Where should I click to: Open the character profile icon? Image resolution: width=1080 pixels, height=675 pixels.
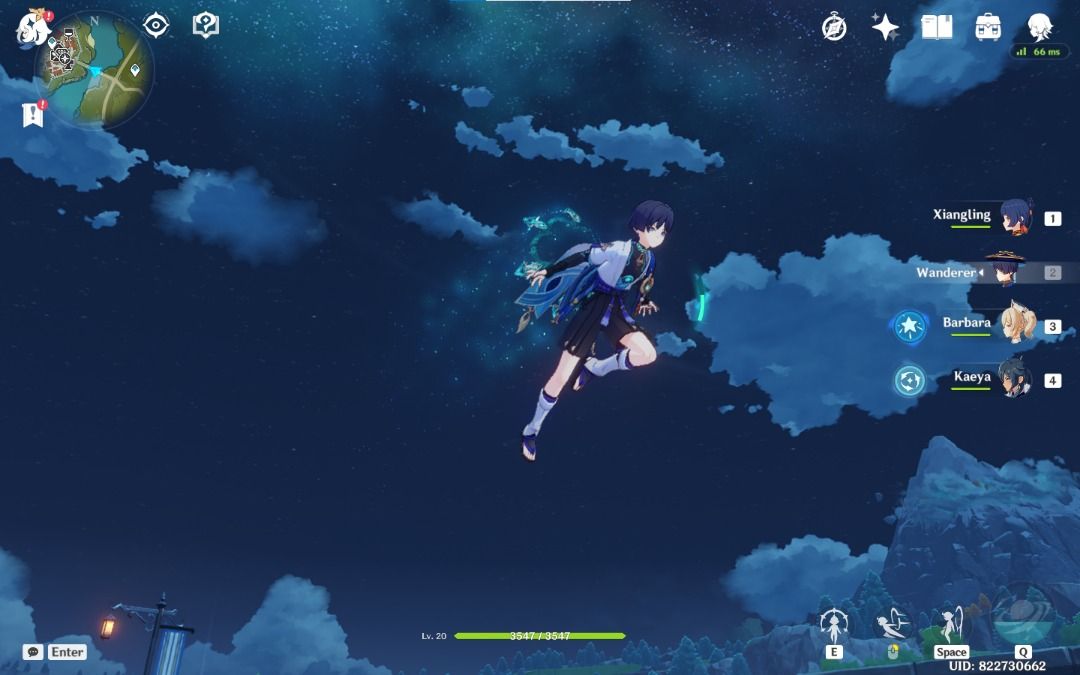(1041, 27)
